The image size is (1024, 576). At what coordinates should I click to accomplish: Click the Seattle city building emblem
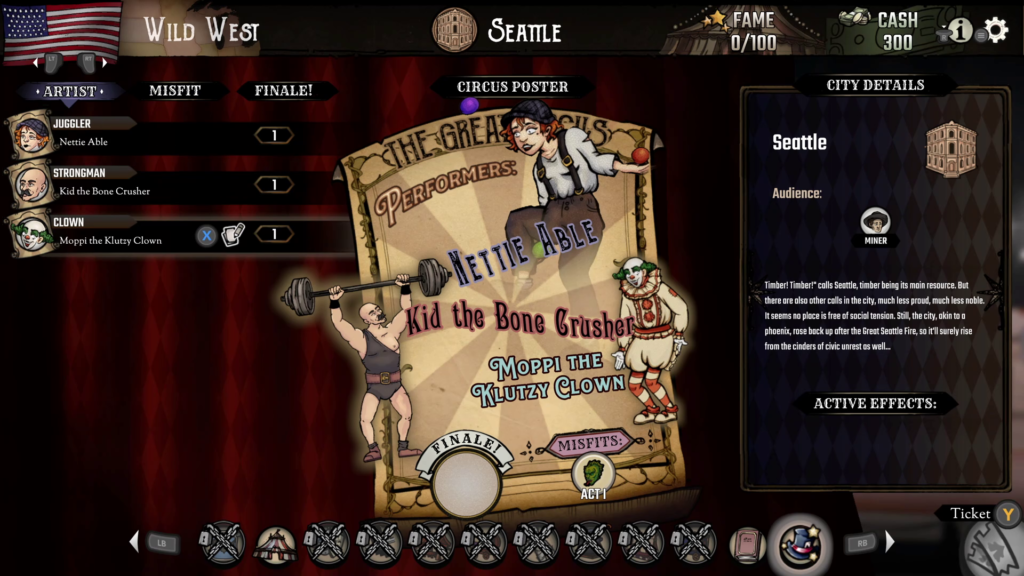(x=950, y=150)
